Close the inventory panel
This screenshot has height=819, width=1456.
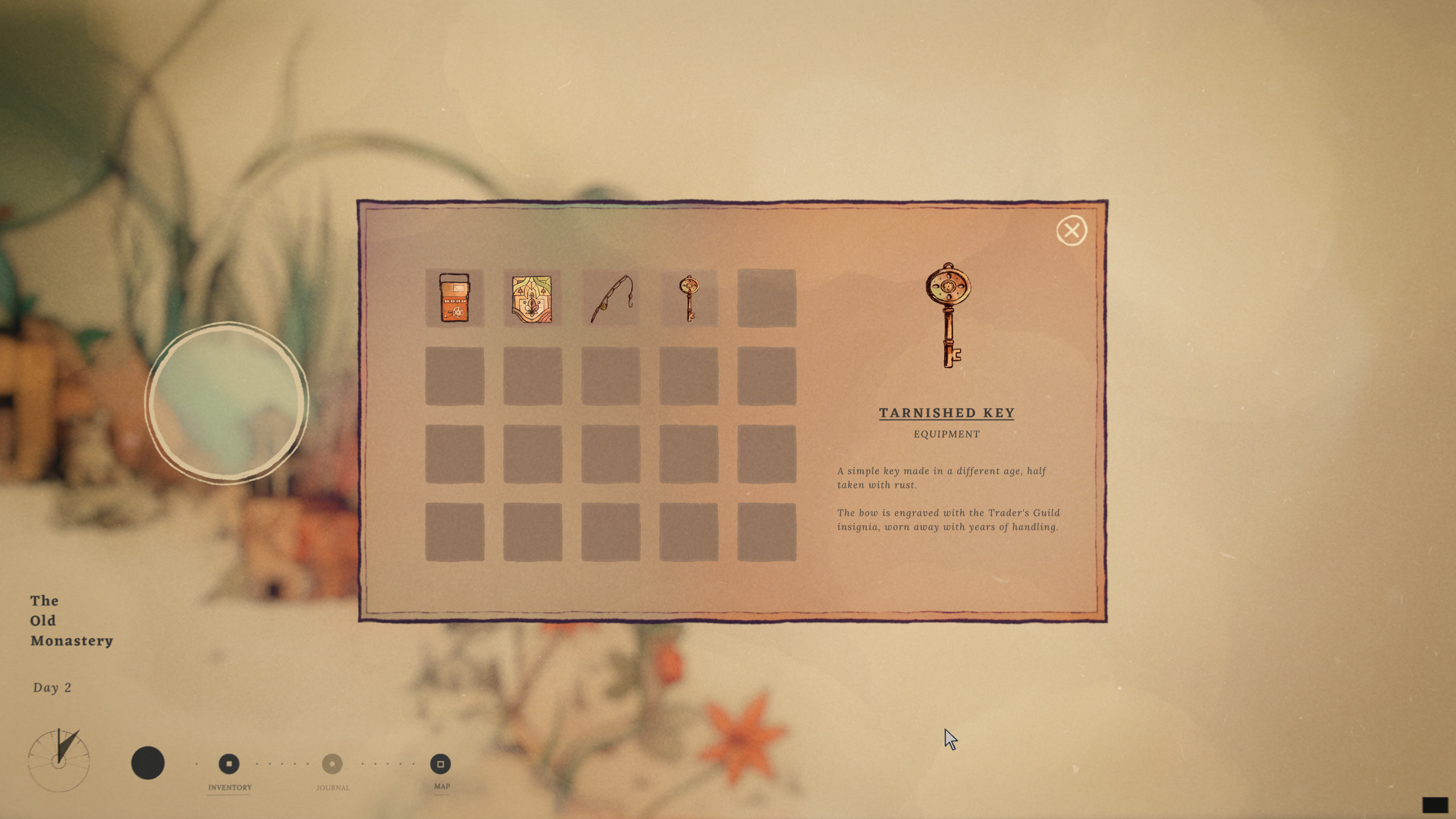[1072, 231]
